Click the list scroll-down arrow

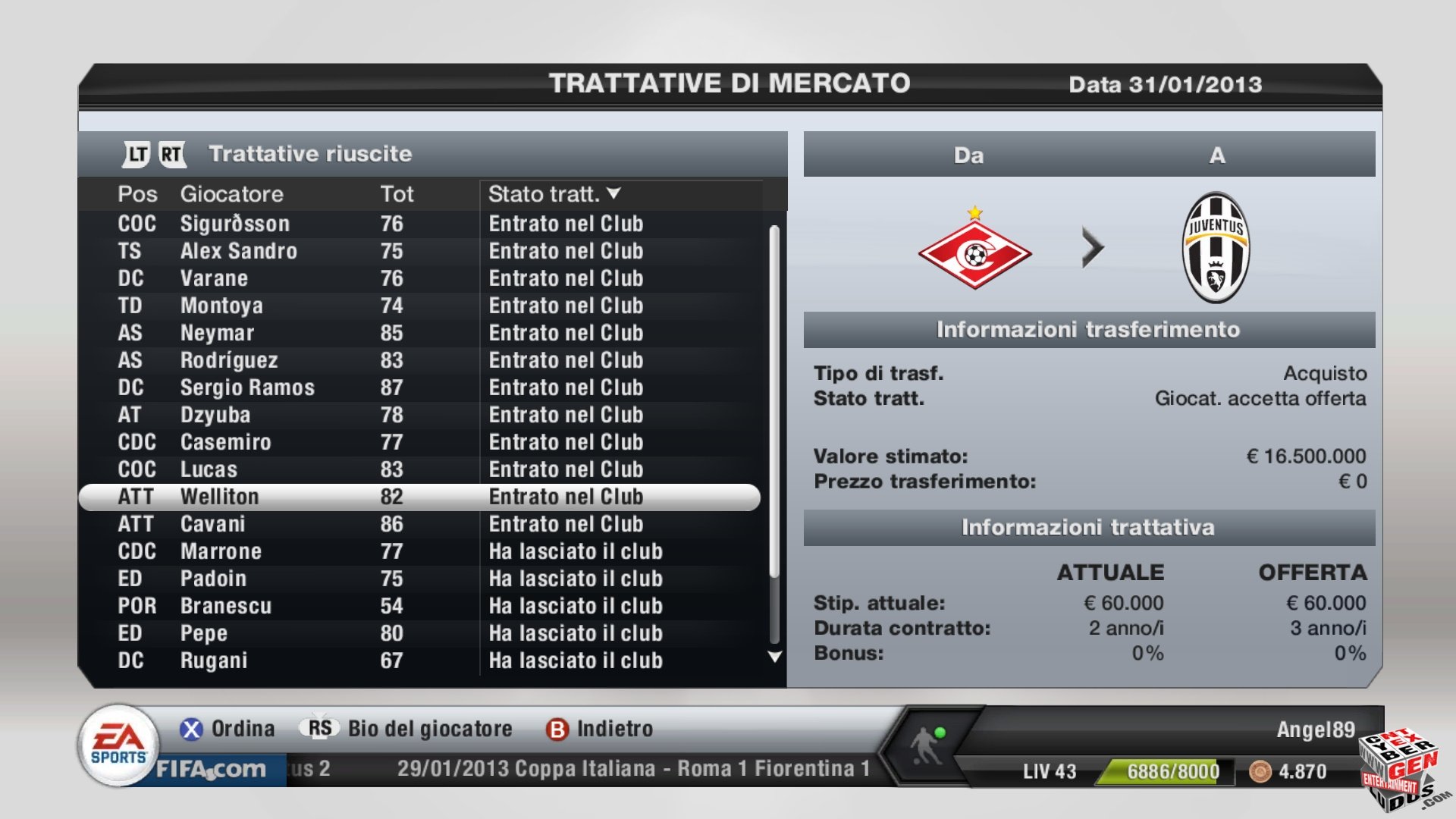click(774, 657)
